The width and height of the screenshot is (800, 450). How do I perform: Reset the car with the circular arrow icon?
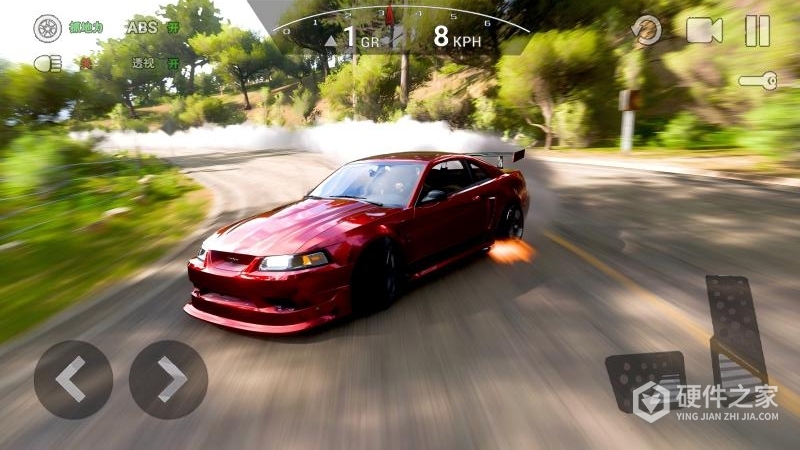(x=648, y=30)
